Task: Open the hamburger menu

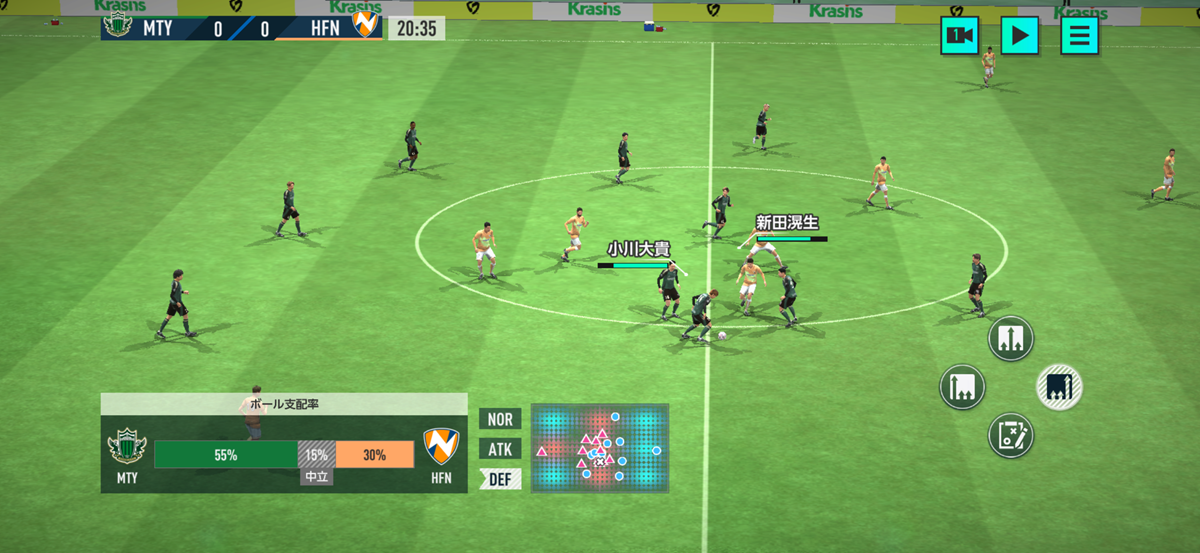Action: click(x=1079, y=36)
